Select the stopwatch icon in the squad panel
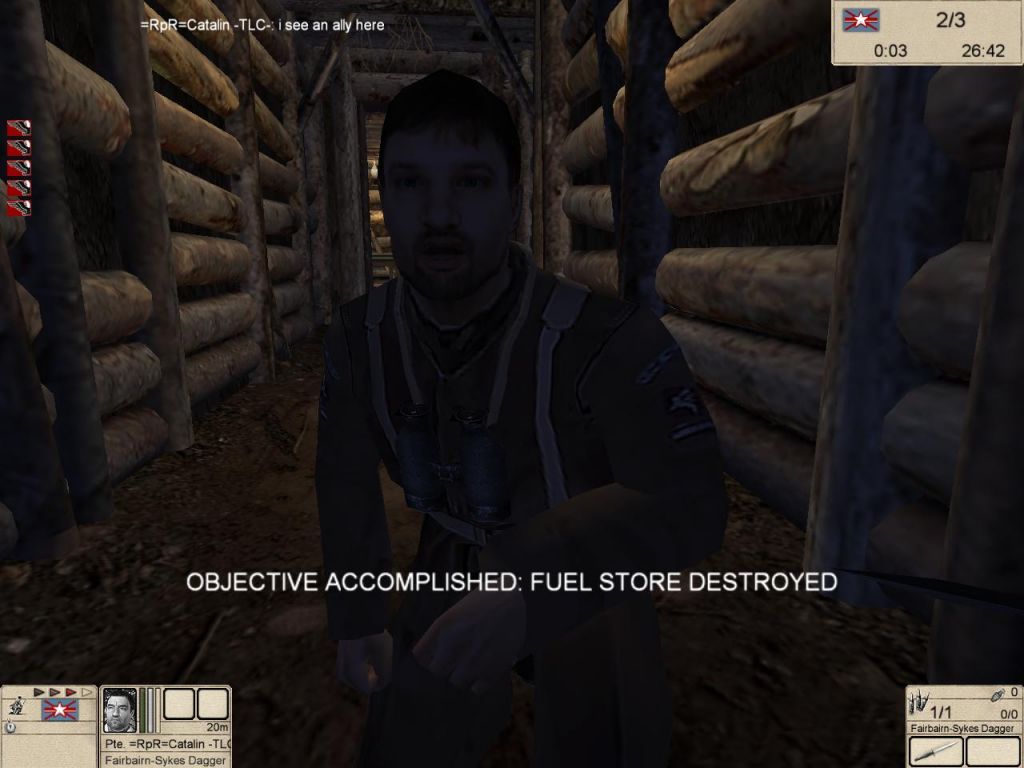 pos(10,728)
